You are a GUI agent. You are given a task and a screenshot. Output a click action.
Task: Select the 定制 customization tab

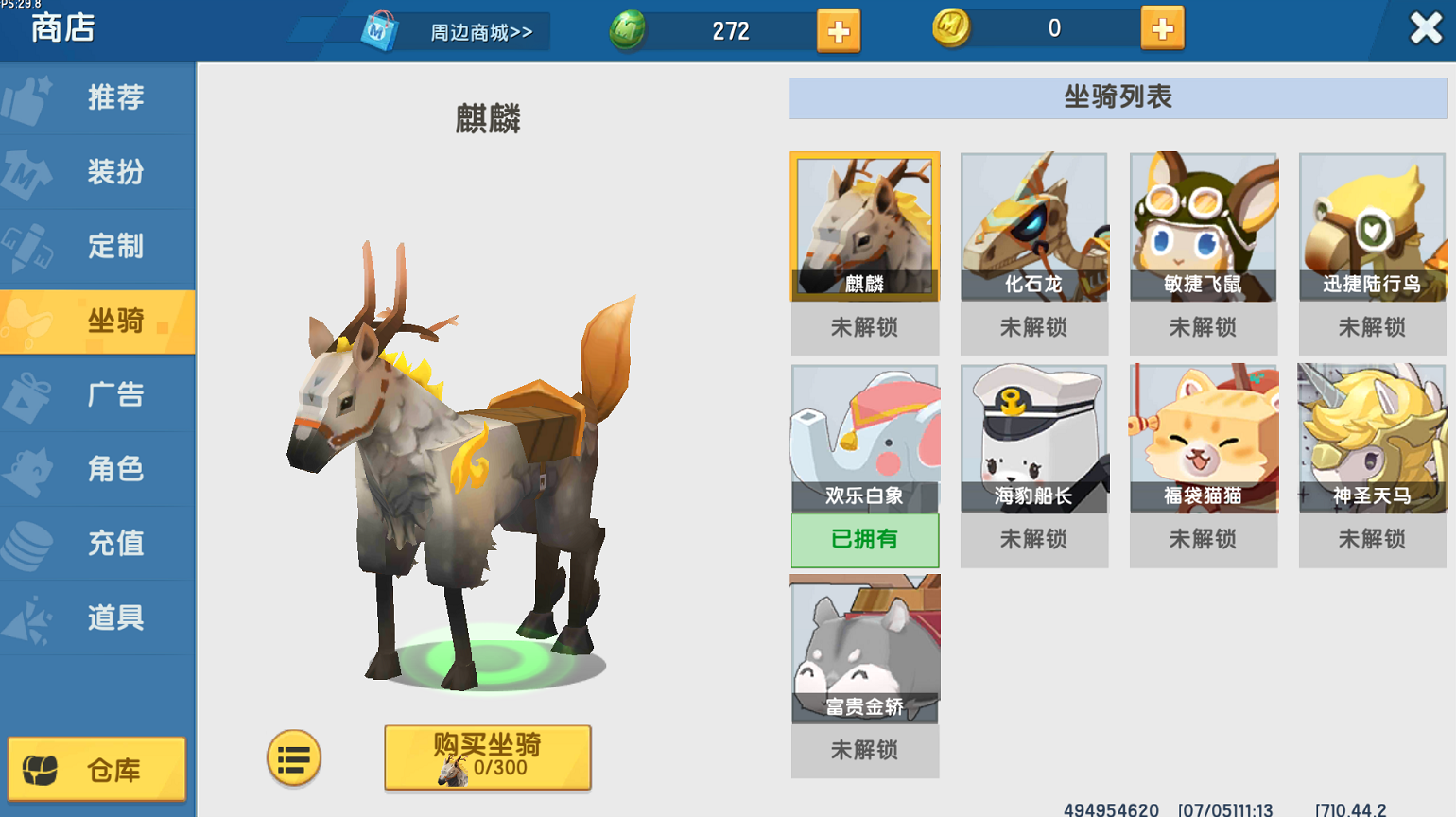98,247
